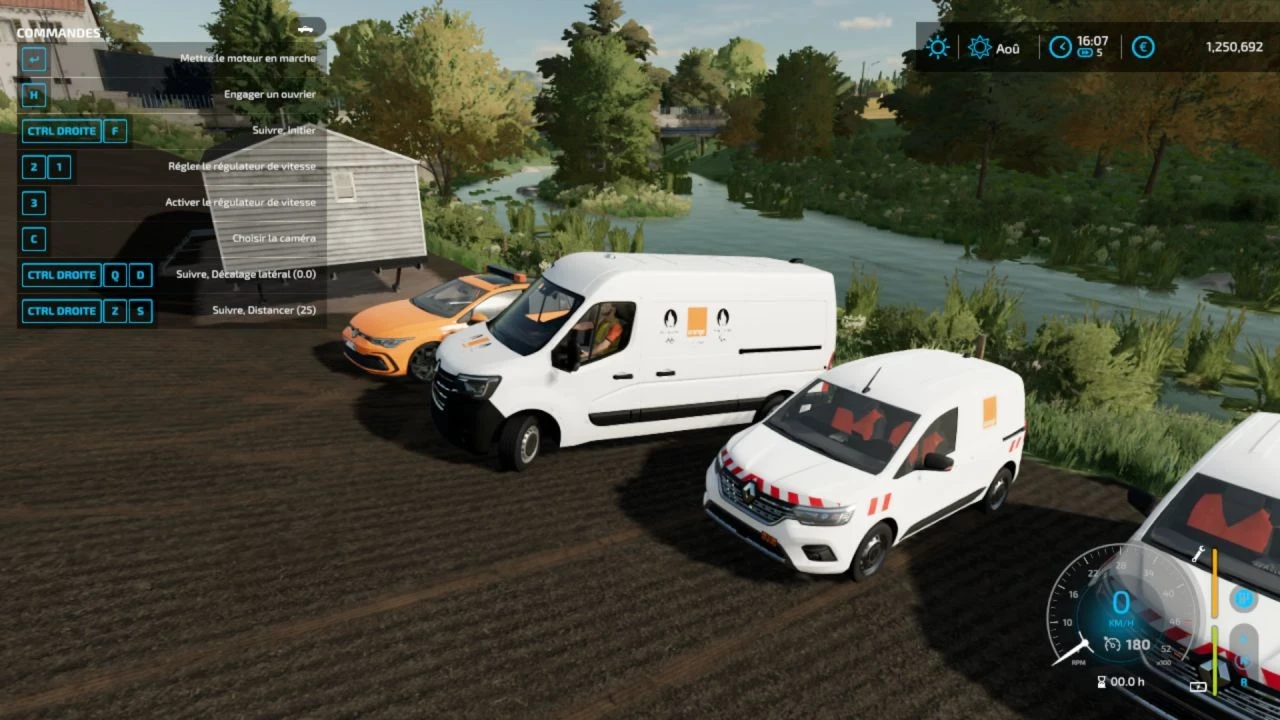Open the Août season icon next to weather
1280x720 pixels.
coord(979,46)
